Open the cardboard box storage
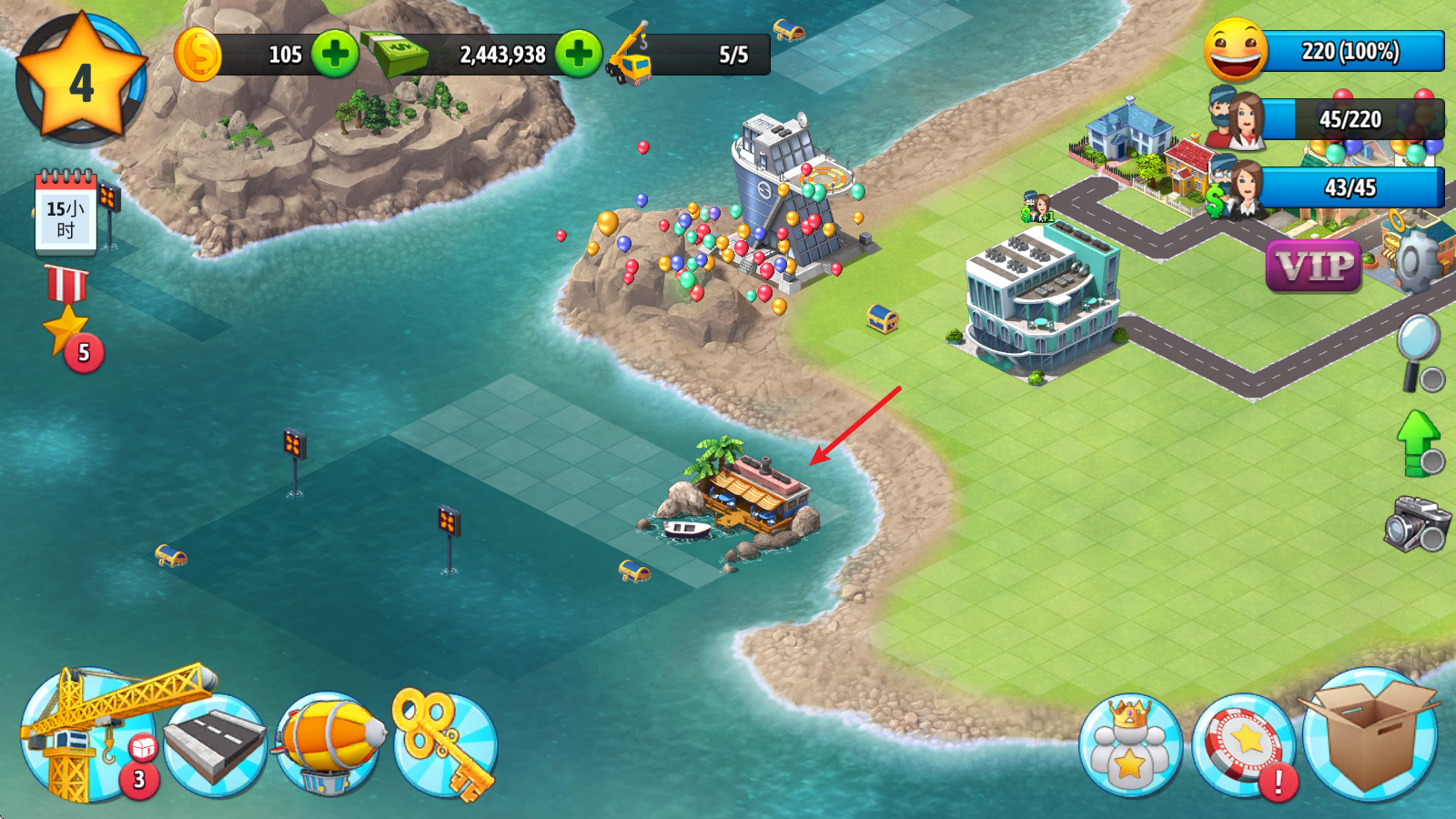This screenshot has width=1456, height=819. pyautogui.click(x=1370, y=737)
